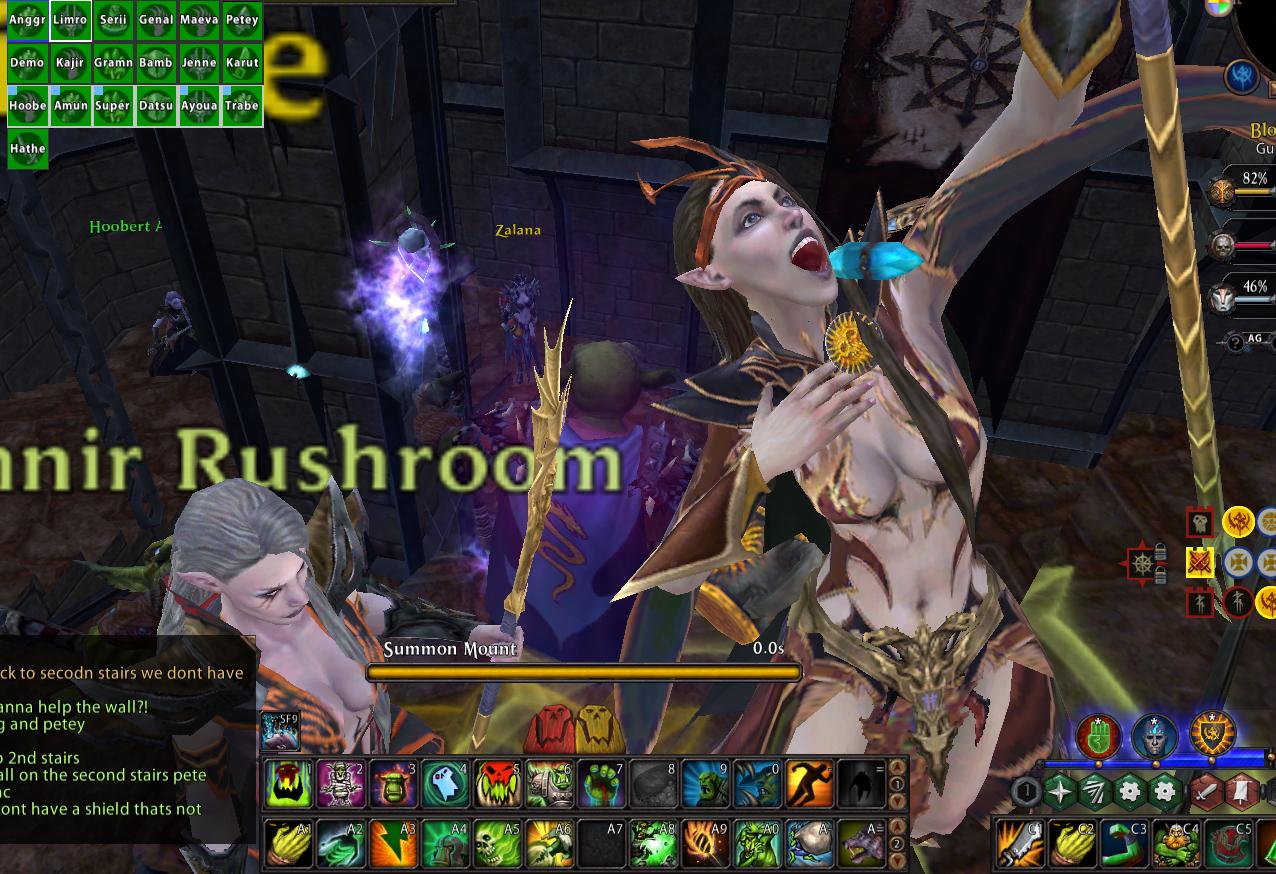Trigger the golden shield morale ability
This screenshot has width=1276, height=874.
(x=1211, y=735)
